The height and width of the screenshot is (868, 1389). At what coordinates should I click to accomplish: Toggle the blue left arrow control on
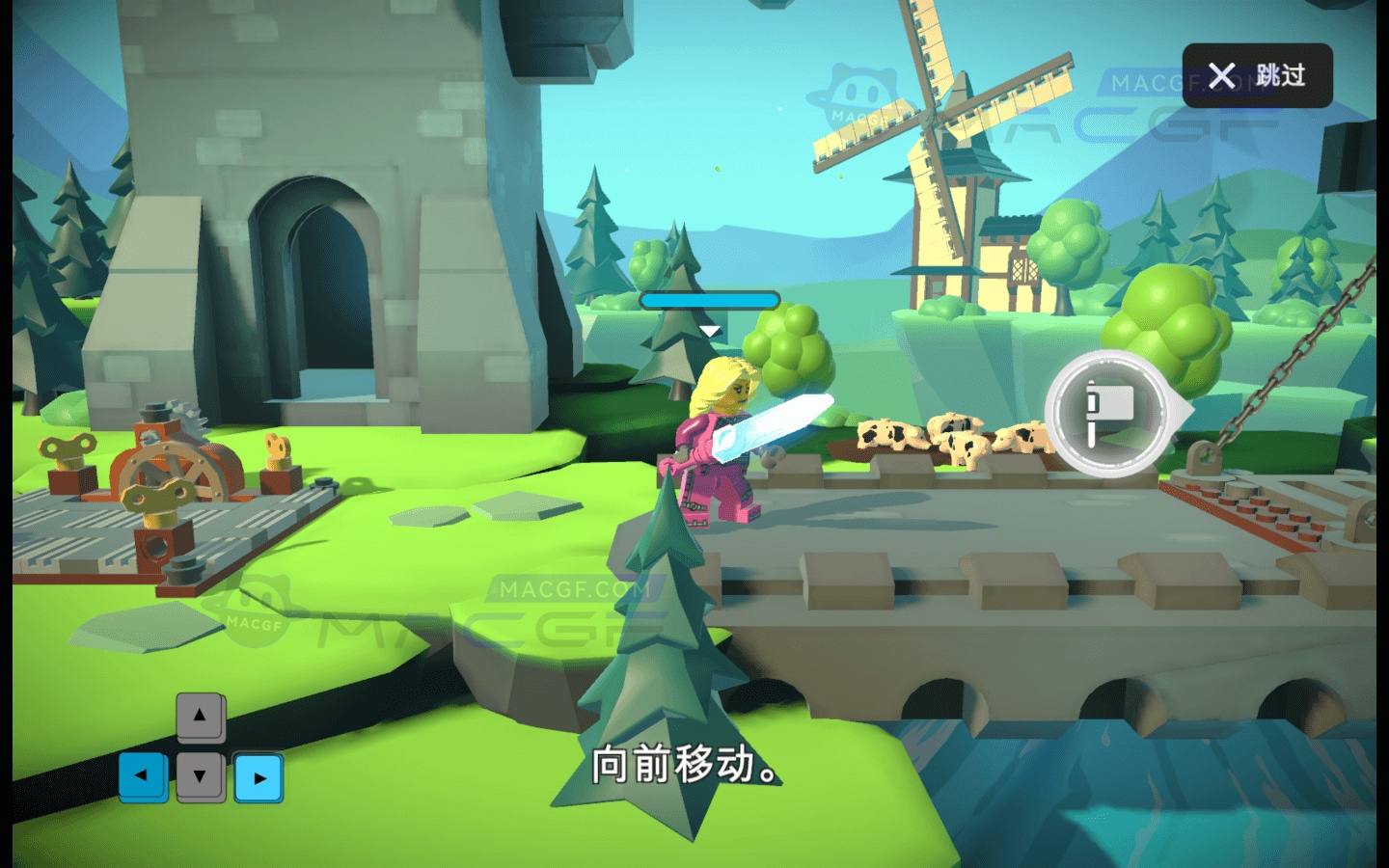pos(141,773)
